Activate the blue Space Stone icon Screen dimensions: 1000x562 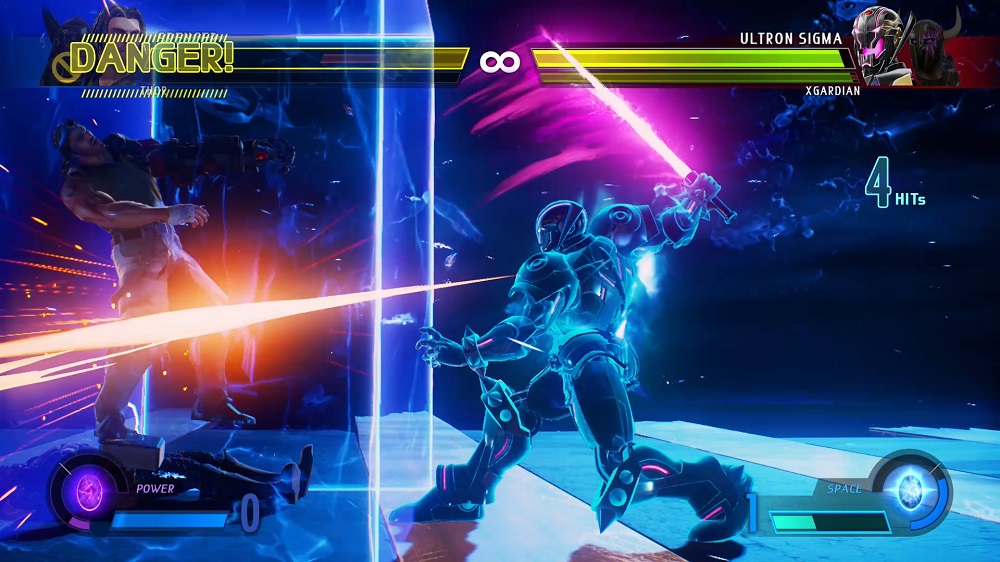click(x=910, y=492)
